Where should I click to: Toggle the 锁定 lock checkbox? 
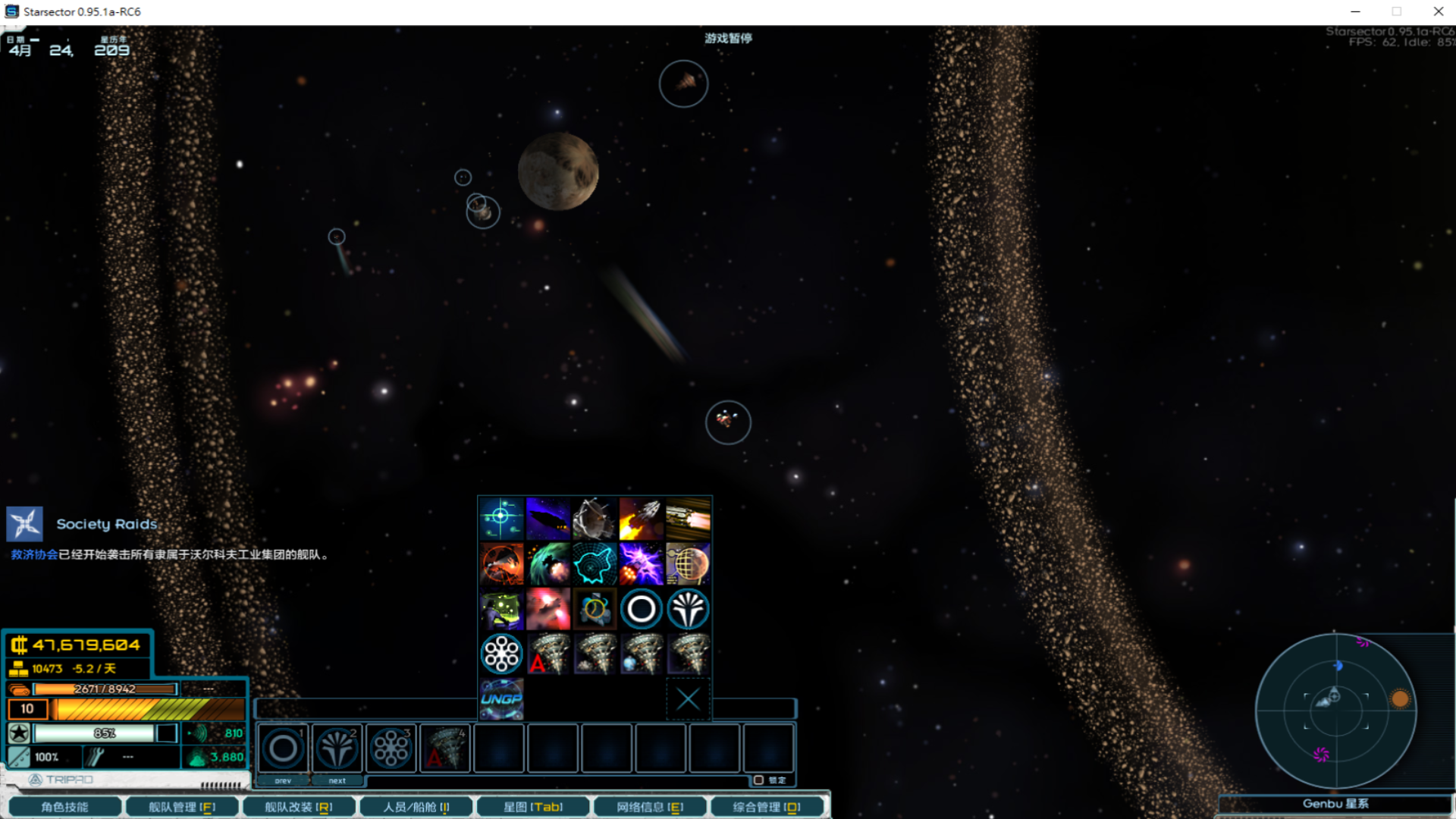[758, 780]
